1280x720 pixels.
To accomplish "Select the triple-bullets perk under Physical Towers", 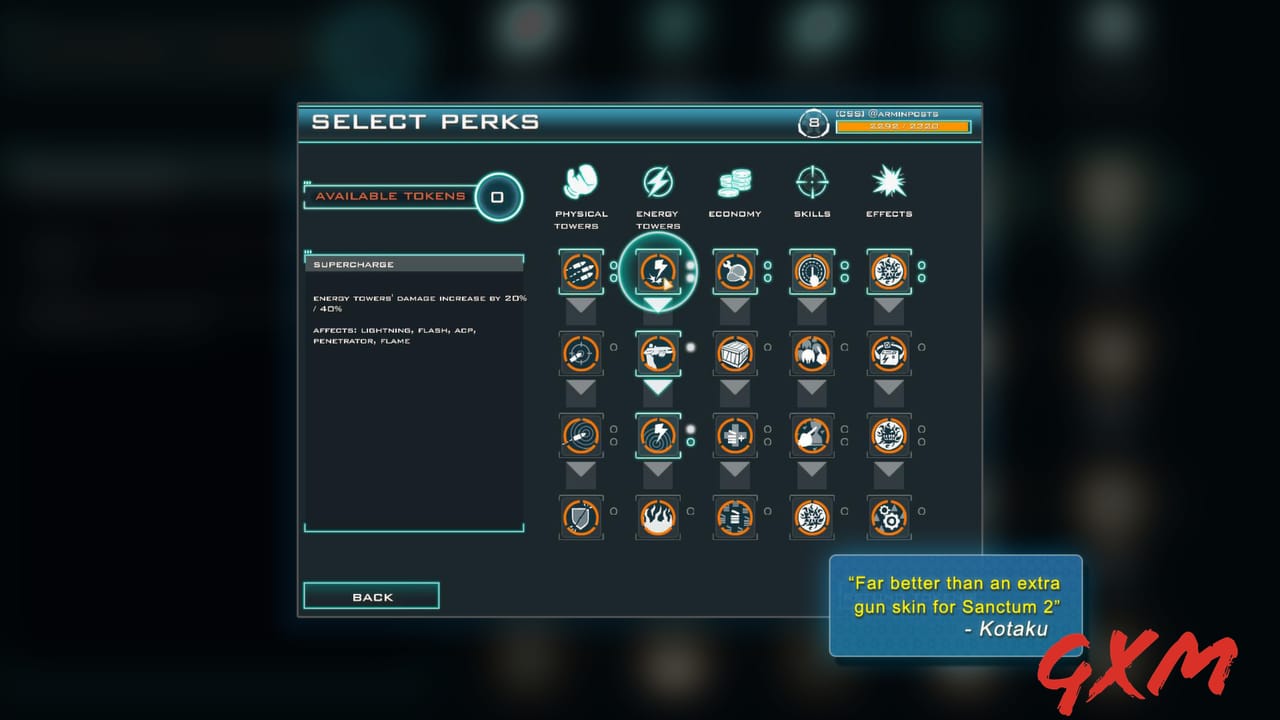I will pos(581,270).
